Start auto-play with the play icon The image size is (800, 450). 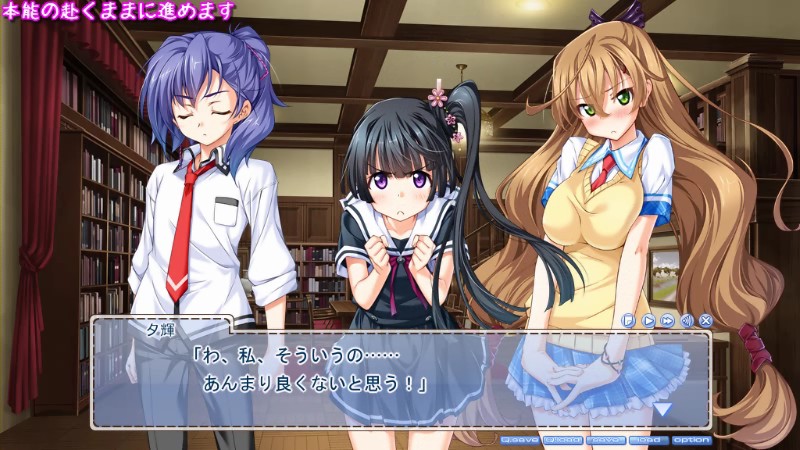(x=648, y=321)
